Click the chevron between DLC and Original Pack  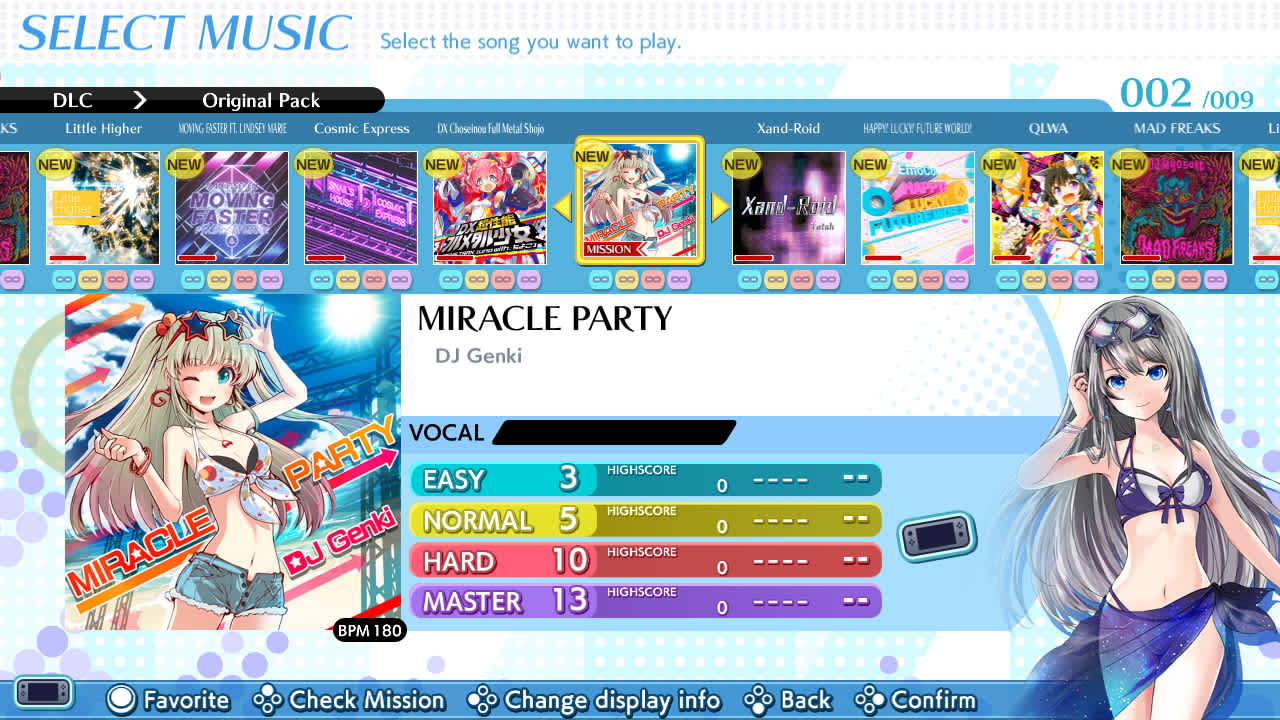[140, 100]
